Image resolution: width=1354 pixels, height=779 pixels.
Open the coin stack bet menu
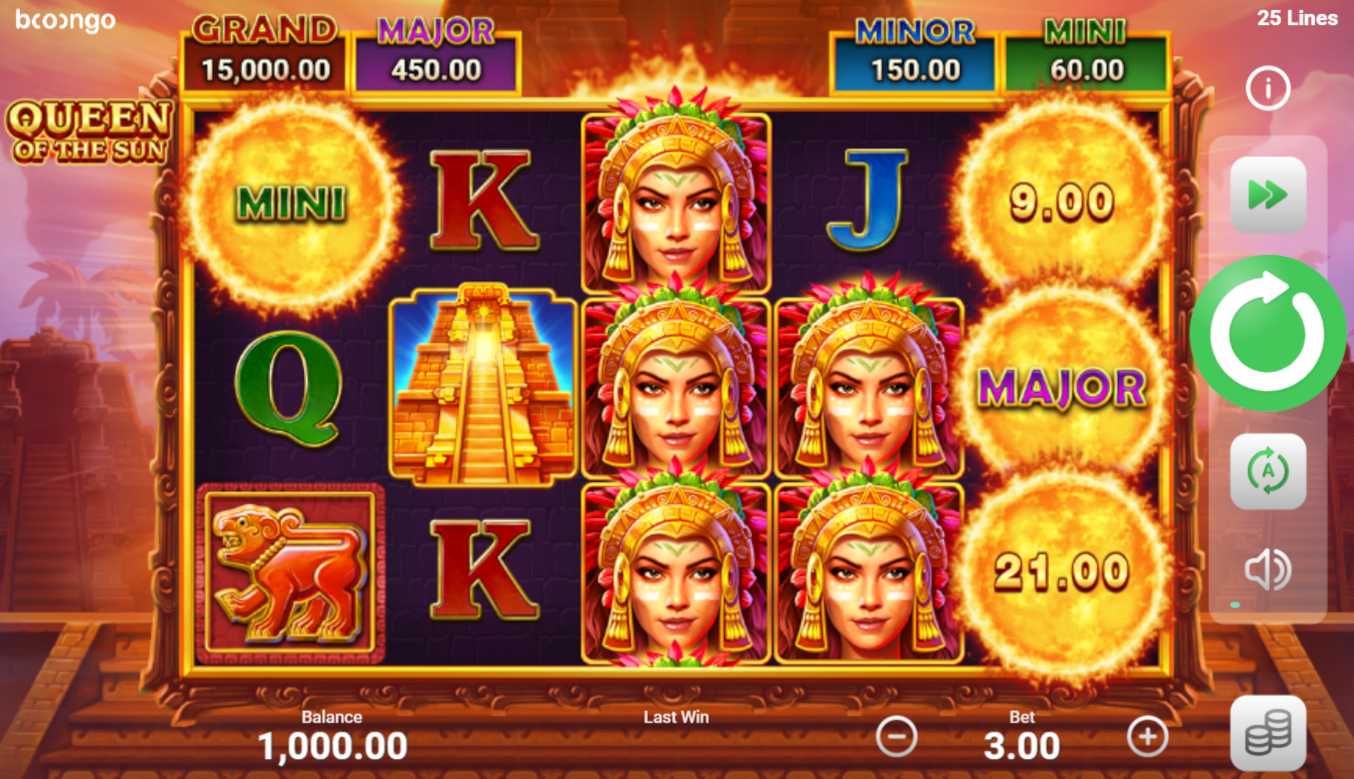point(1267,734)
